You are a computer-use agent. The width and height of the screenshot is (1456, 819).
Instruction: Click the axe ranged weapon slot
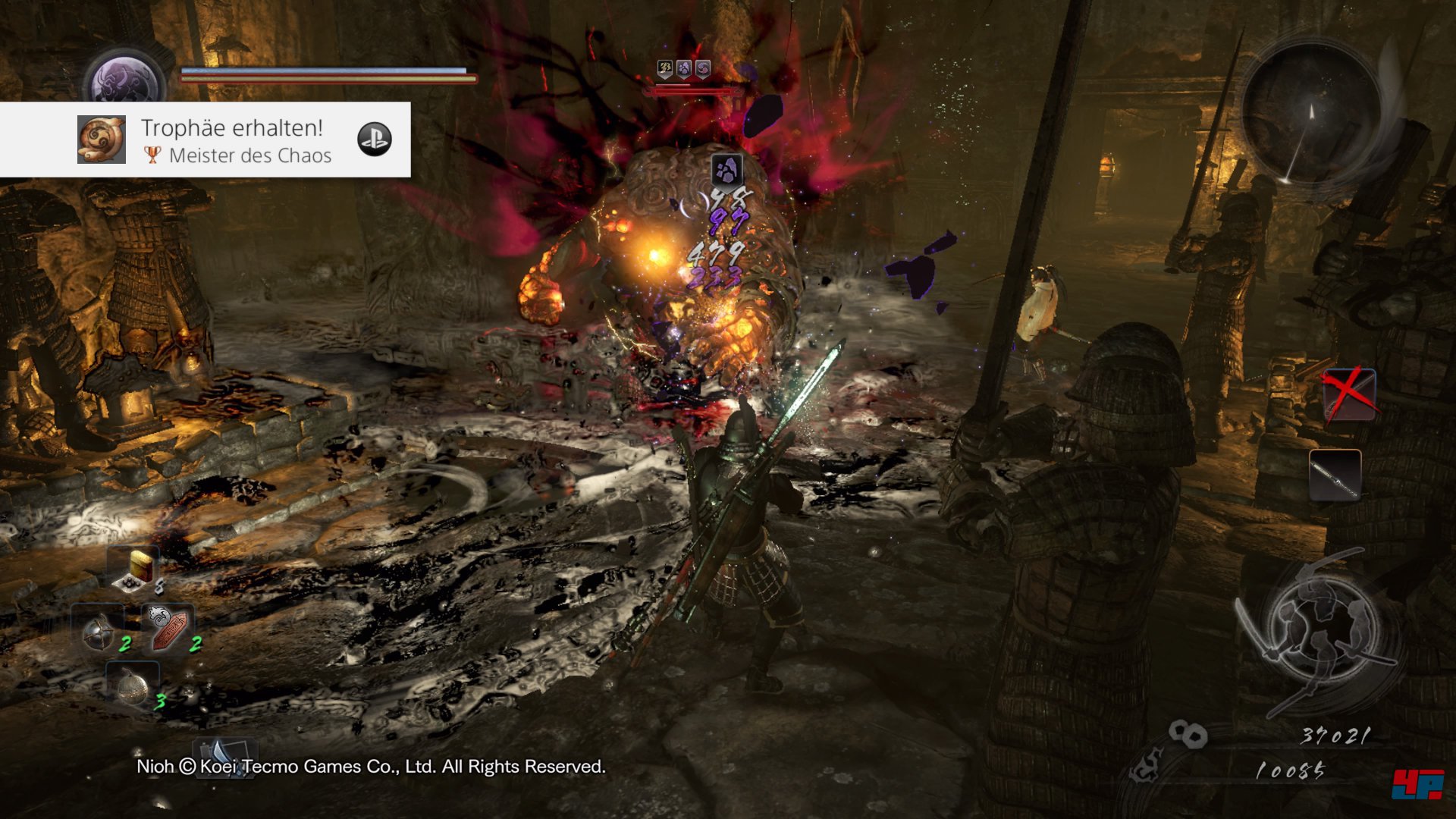click(225, 757)
